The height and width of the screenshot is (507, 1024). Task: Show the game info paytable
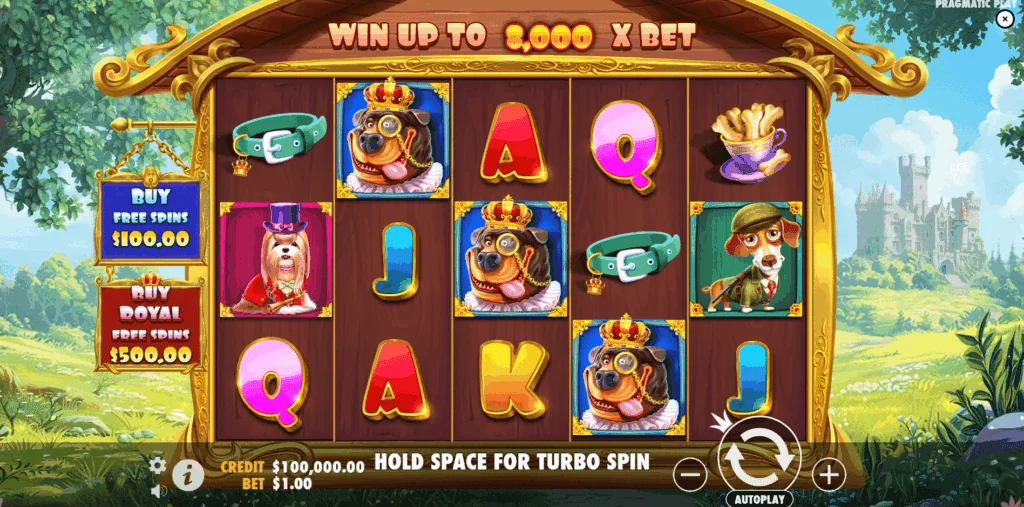click(x=187, y=476)
